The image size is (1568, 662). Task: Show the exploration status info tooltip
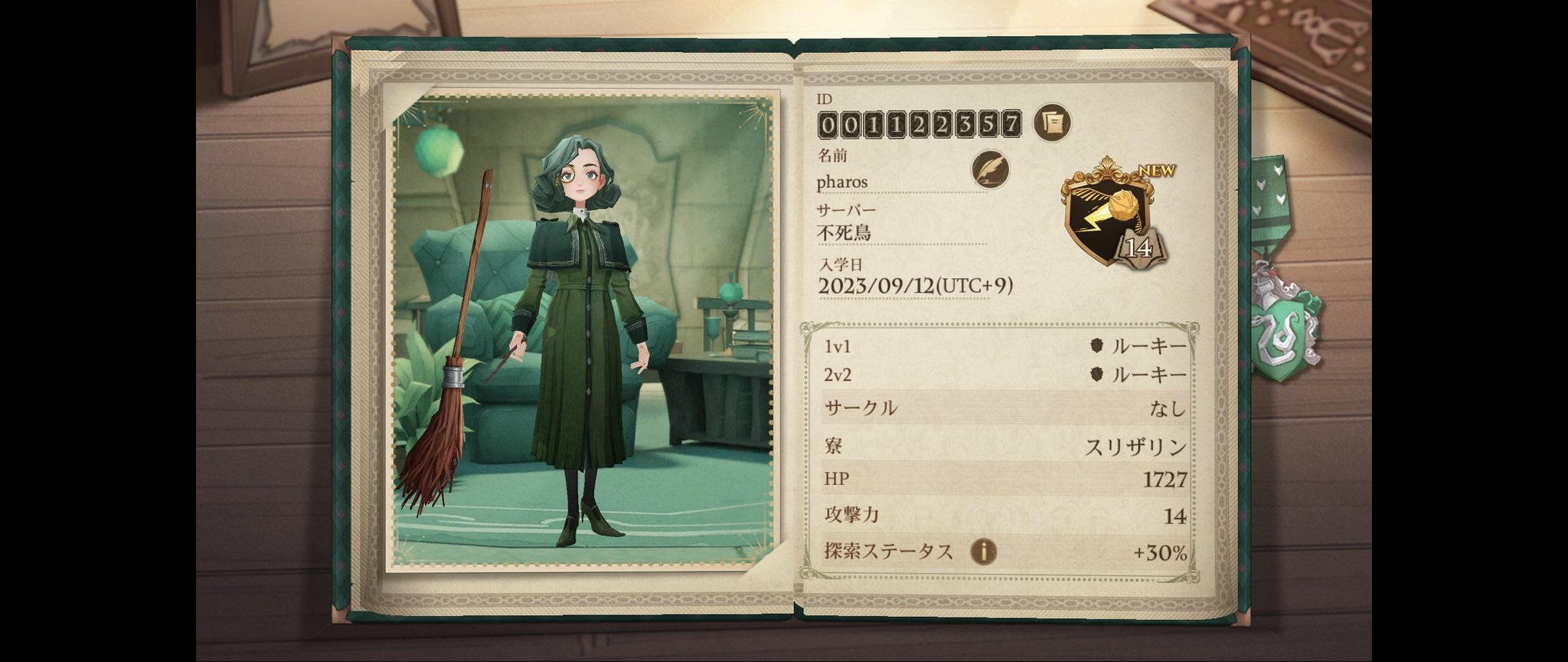[984, 551]
